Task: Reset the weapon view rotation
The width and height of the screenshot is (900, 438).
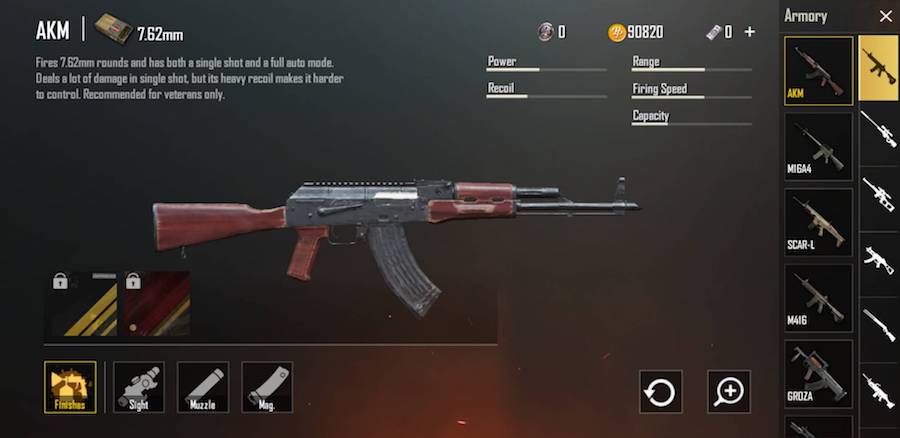Action: [661, 391]
